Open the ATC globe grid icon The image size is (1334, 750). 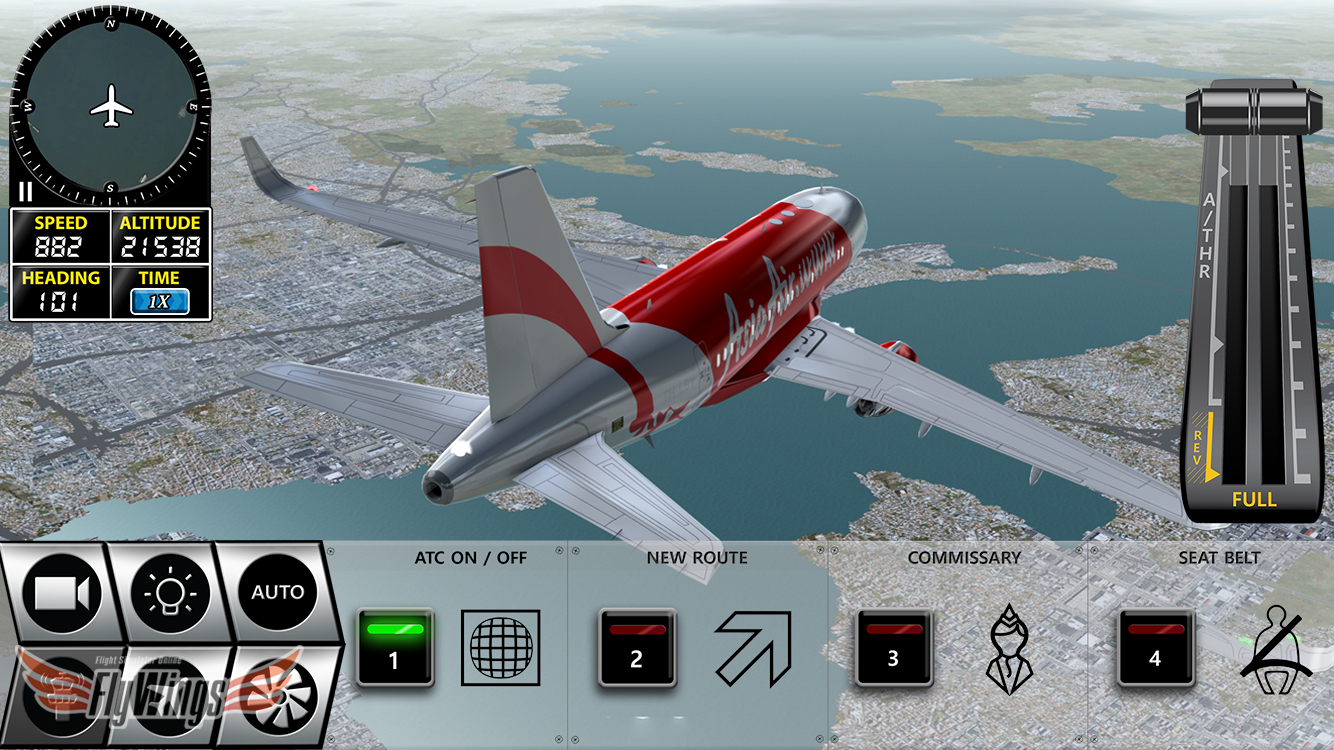click(x=500, y=648)
